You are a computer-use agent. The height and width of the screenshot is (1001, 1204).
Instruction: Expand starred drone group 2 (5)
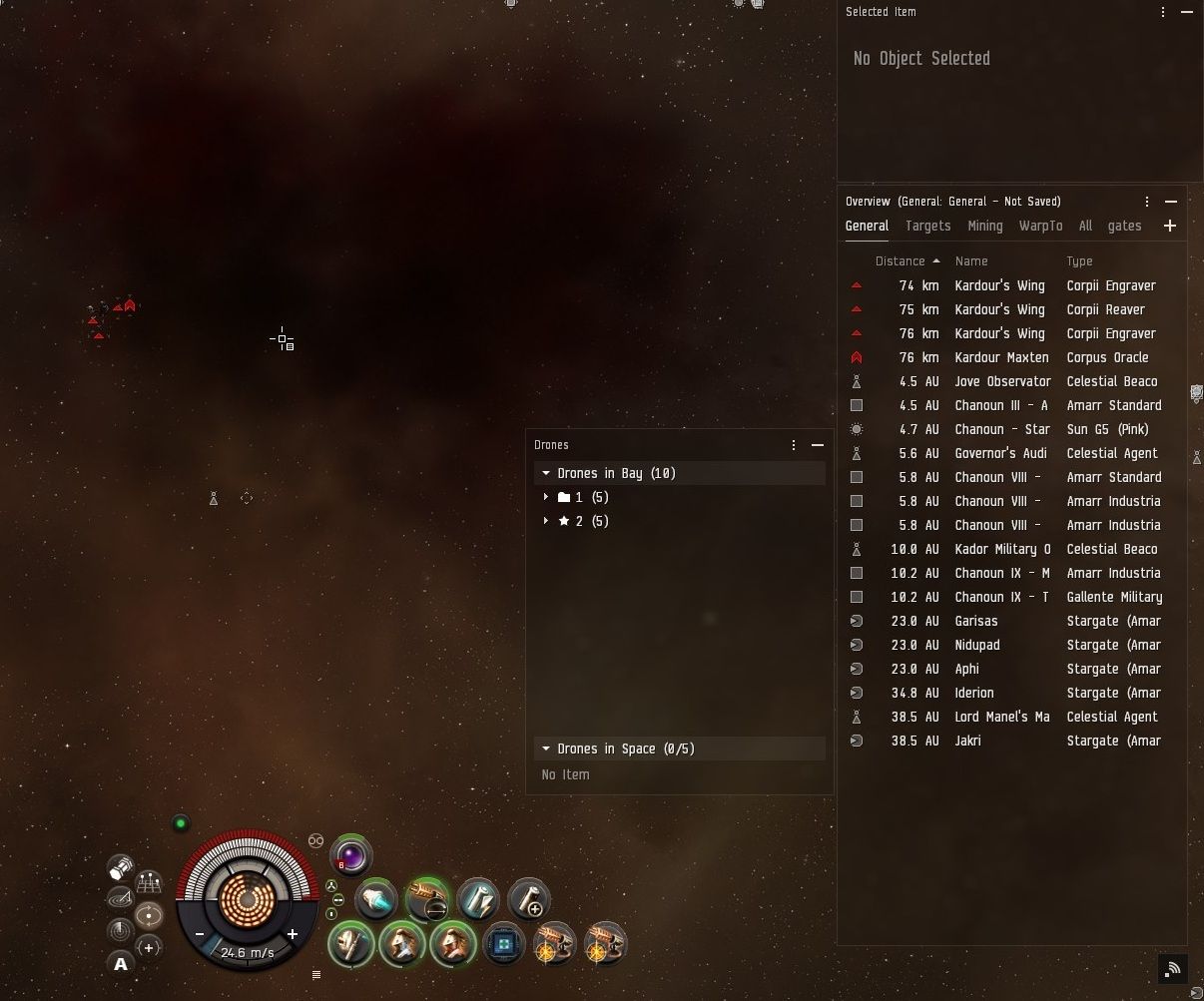546,521
